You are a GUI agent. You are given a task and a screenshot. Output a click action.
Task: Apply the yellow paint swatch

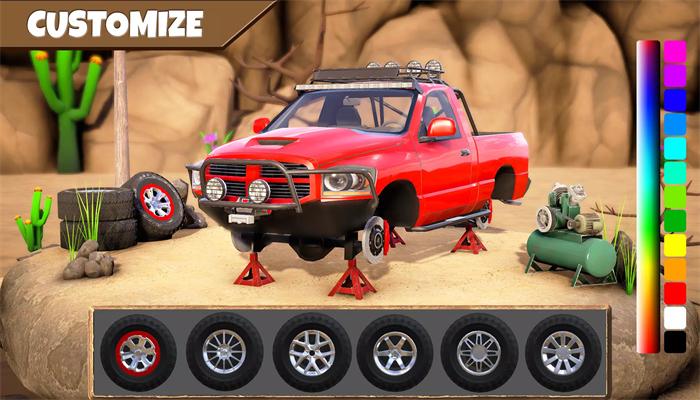[675, 244]
